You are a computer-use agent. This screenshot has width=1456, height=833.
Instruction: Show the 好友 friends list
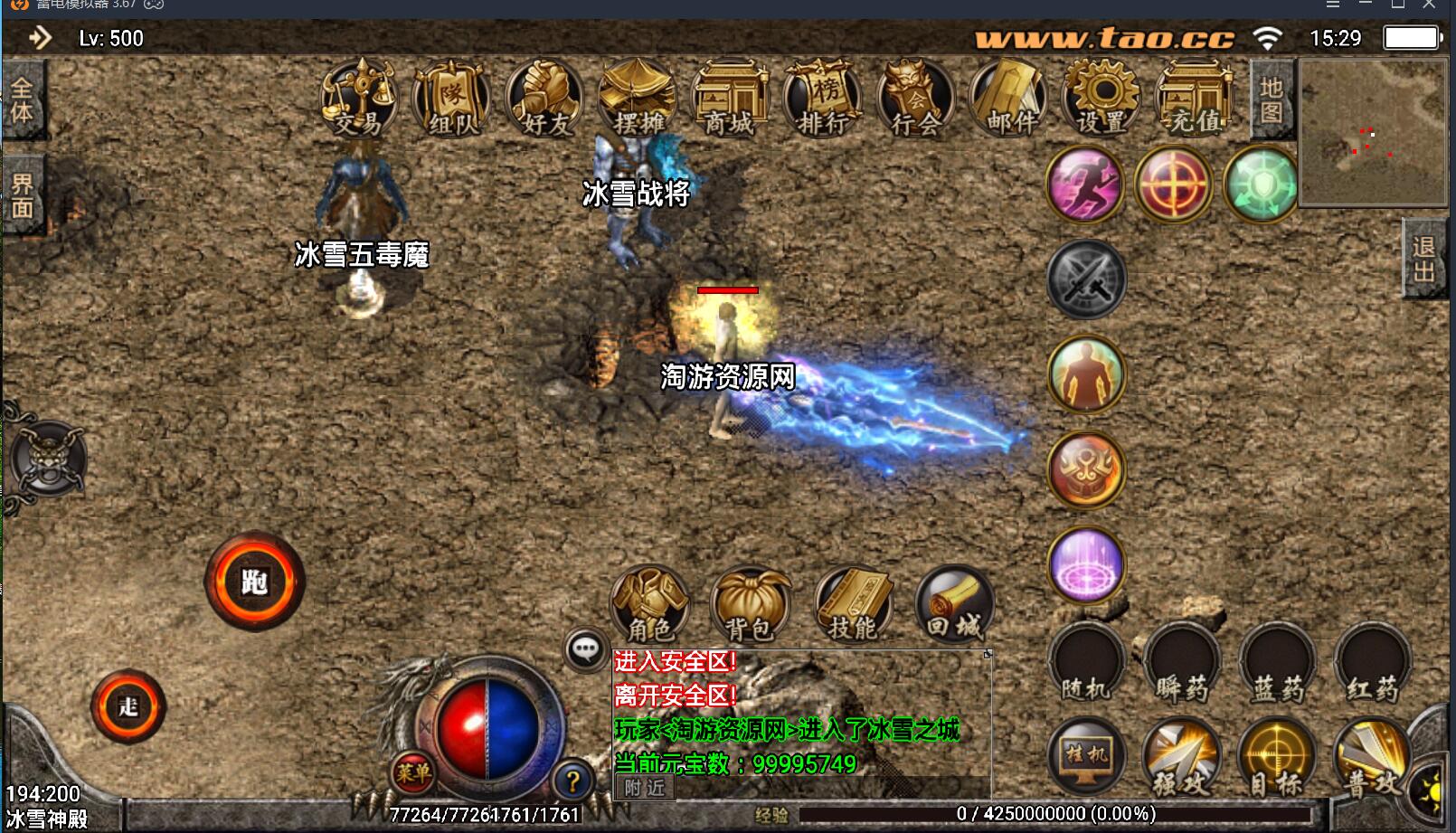click(x=544, y=99)
